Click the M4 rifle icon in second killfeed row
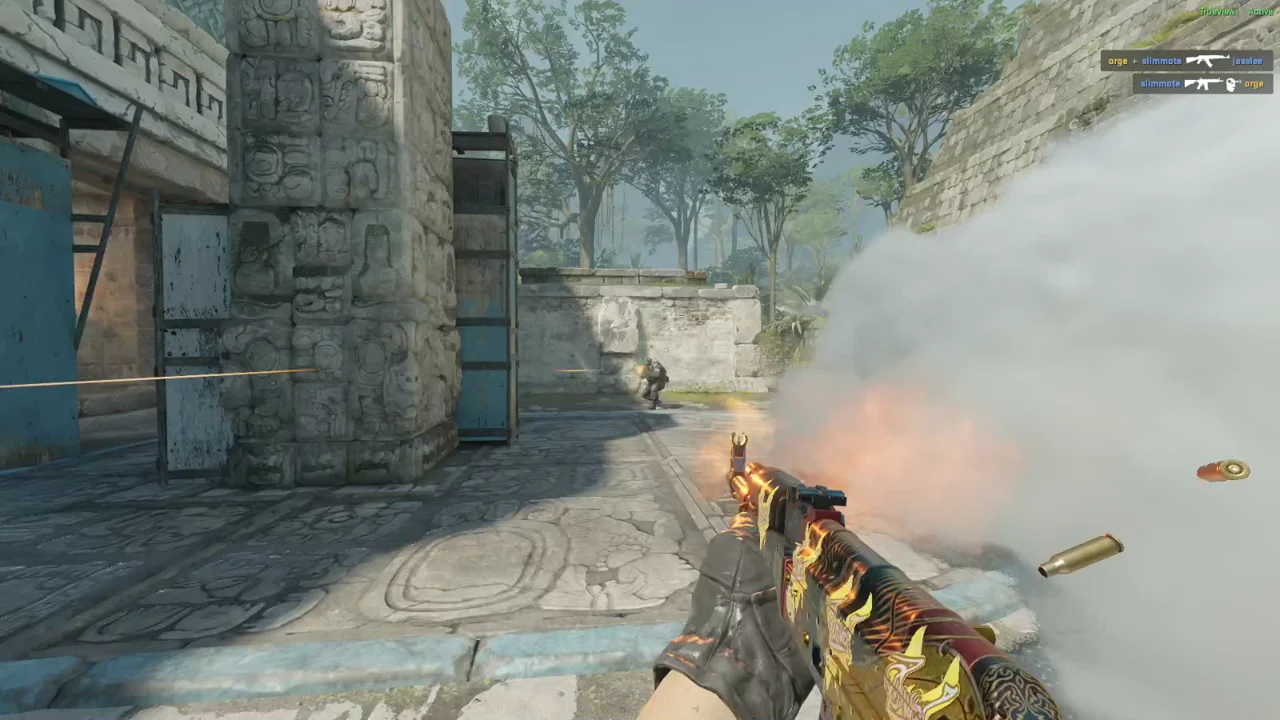1280x720 pixels. coord(1203,84)
